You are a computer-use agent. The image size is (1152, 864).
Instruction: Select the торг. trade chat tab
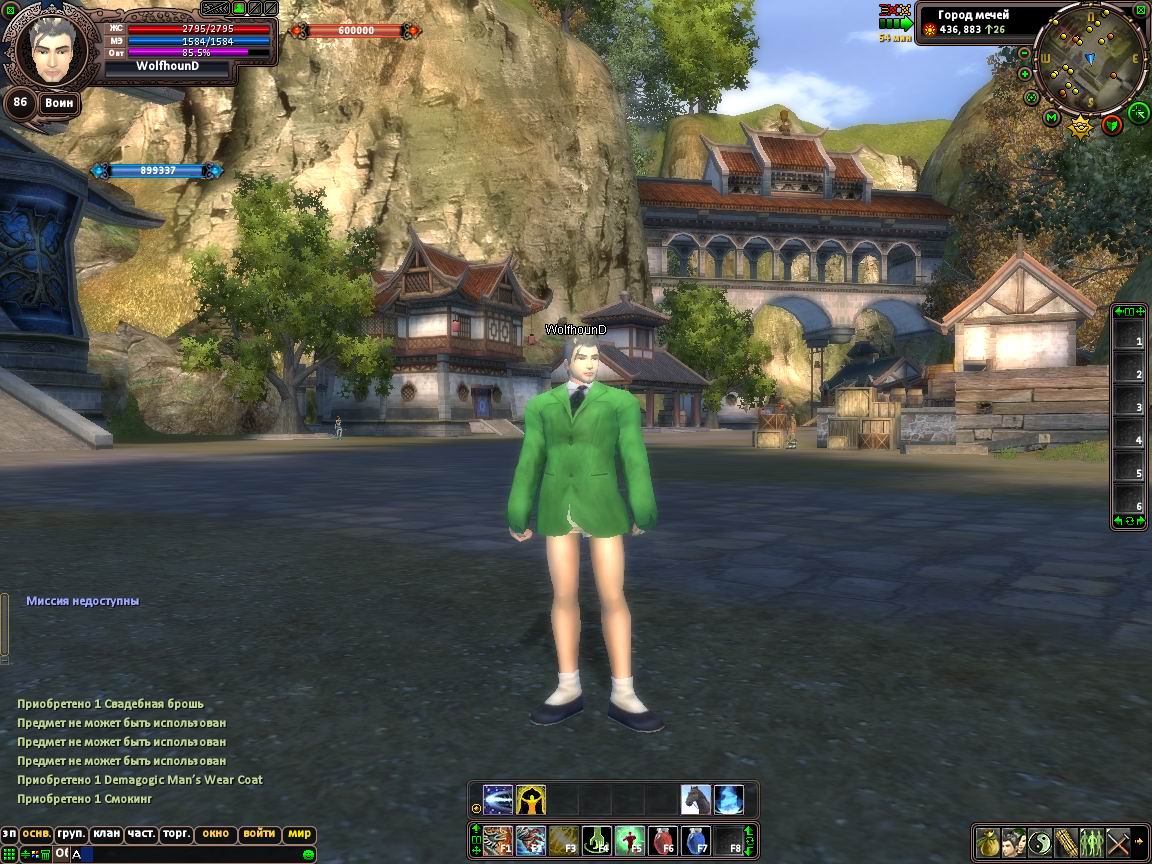point(176,834)
